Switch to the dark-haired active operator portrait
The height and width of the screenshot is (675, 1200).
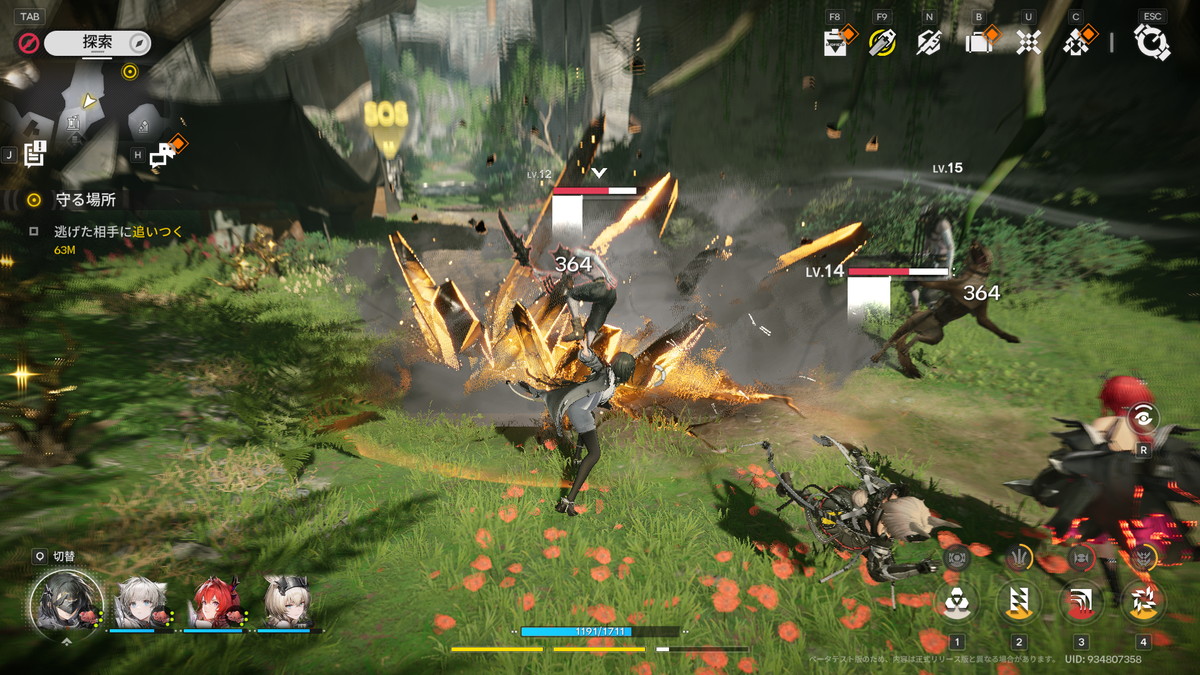(66, 602)
